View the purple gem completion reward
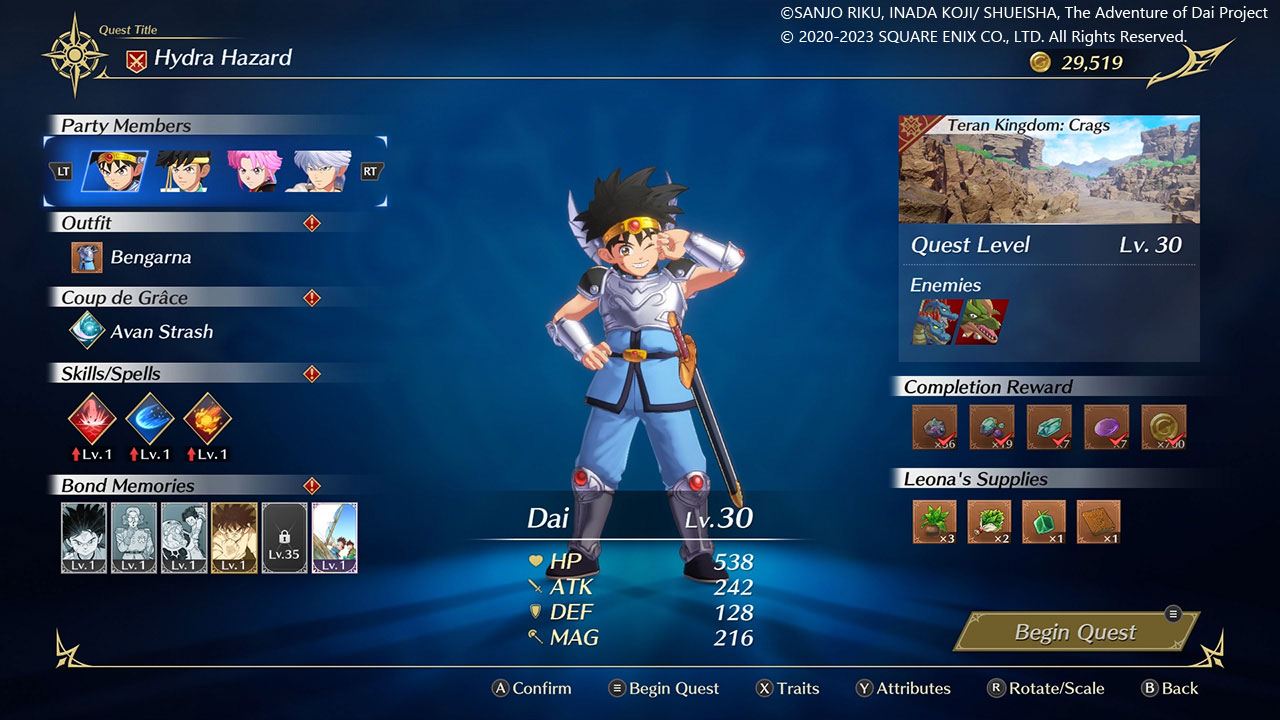1280x720 pixels. click(1106, 427)
